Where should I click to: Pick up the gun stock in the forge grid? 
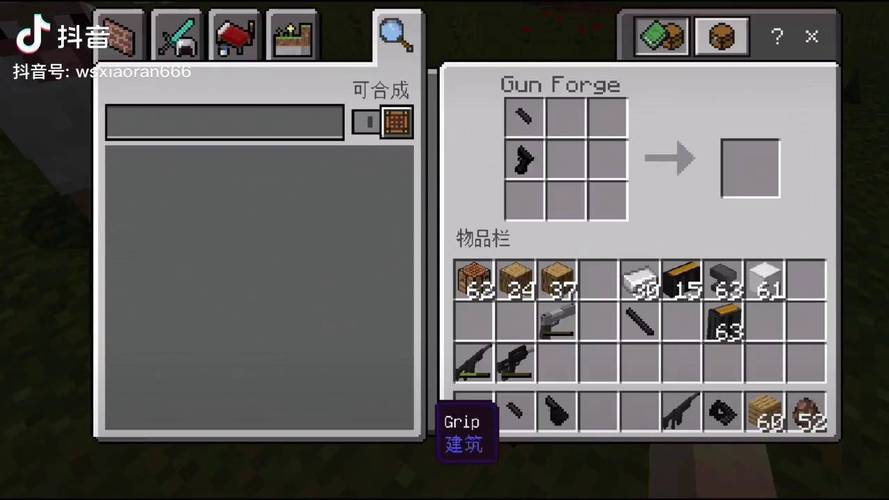pyautogui.click(x=524, y=159)
